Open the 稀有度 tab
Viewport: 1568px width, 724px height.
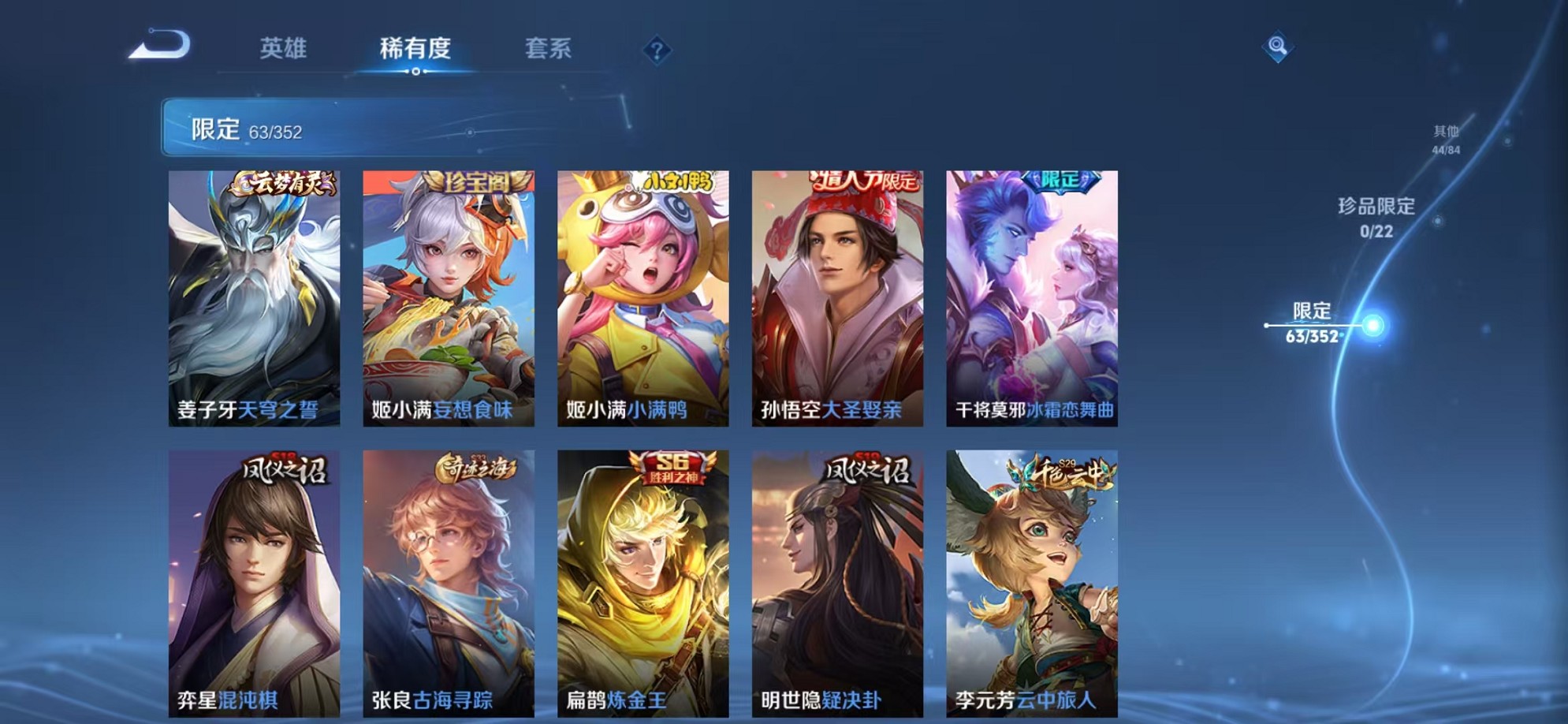click(x=415, y=49)
